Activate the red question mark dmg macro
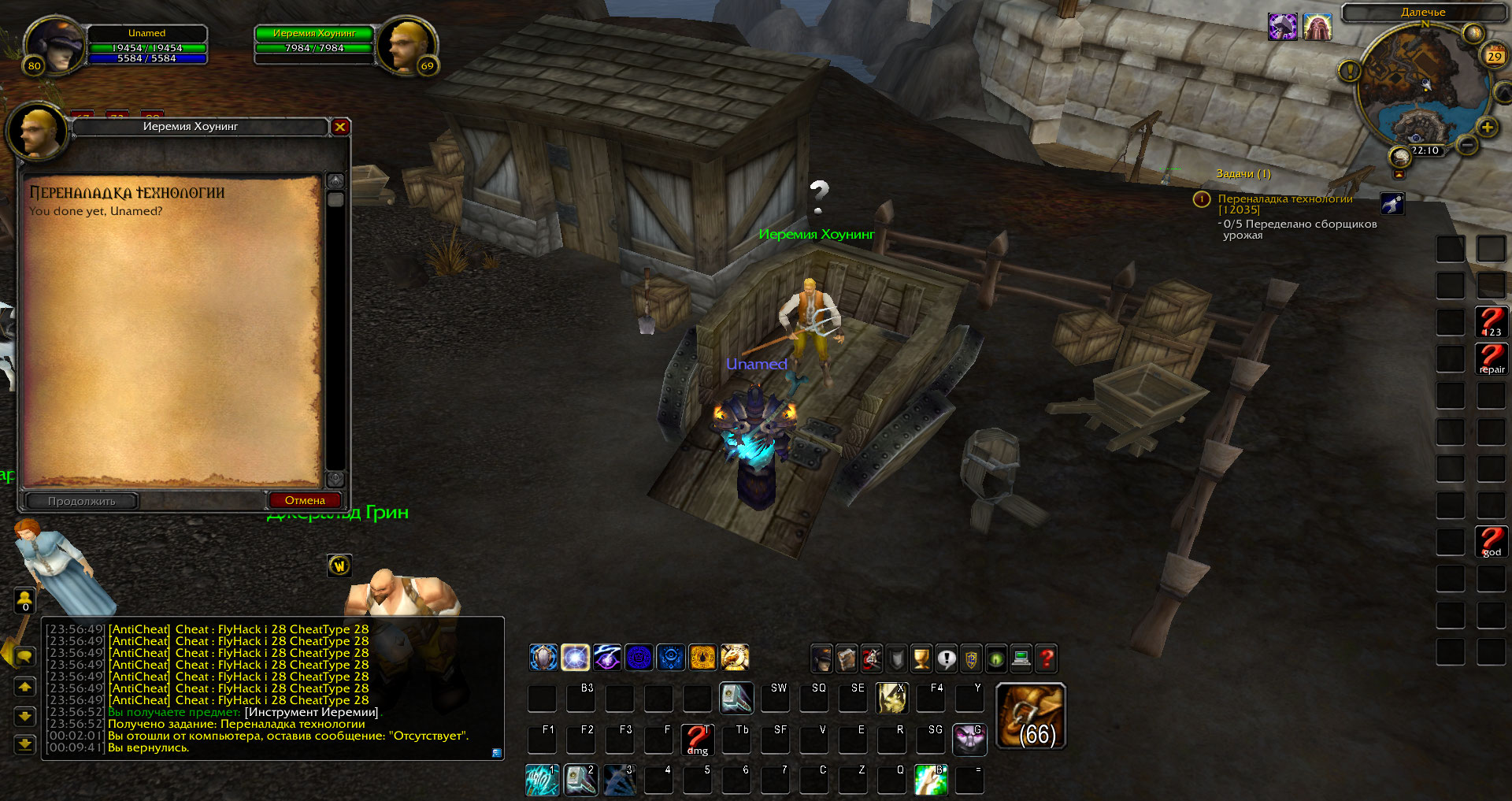 tap(697, 740)
